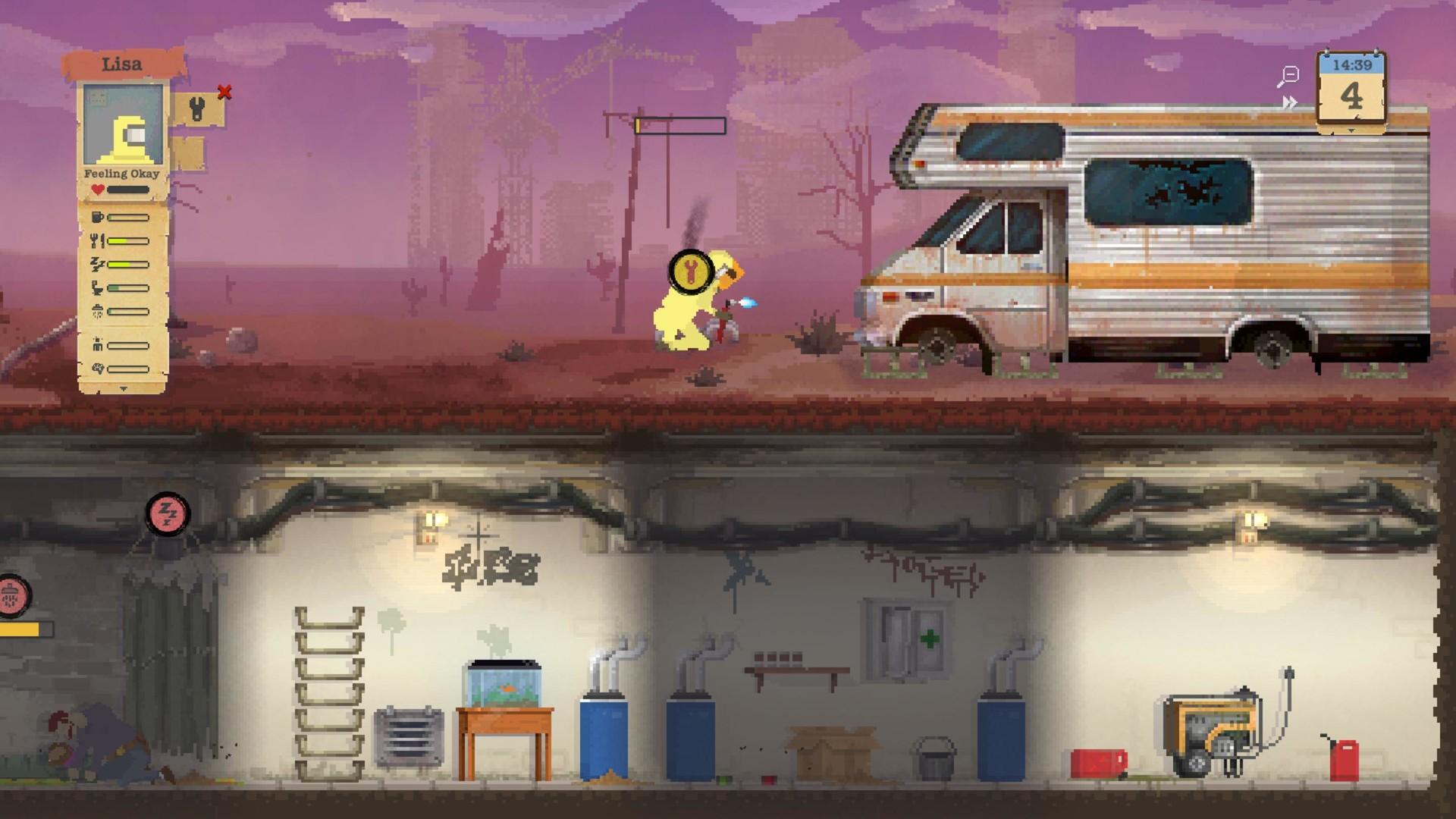Click the trauma figure icon near panel bottom
The width and height of the screenshot is (1456, 819).
click(x=97, y=346)
